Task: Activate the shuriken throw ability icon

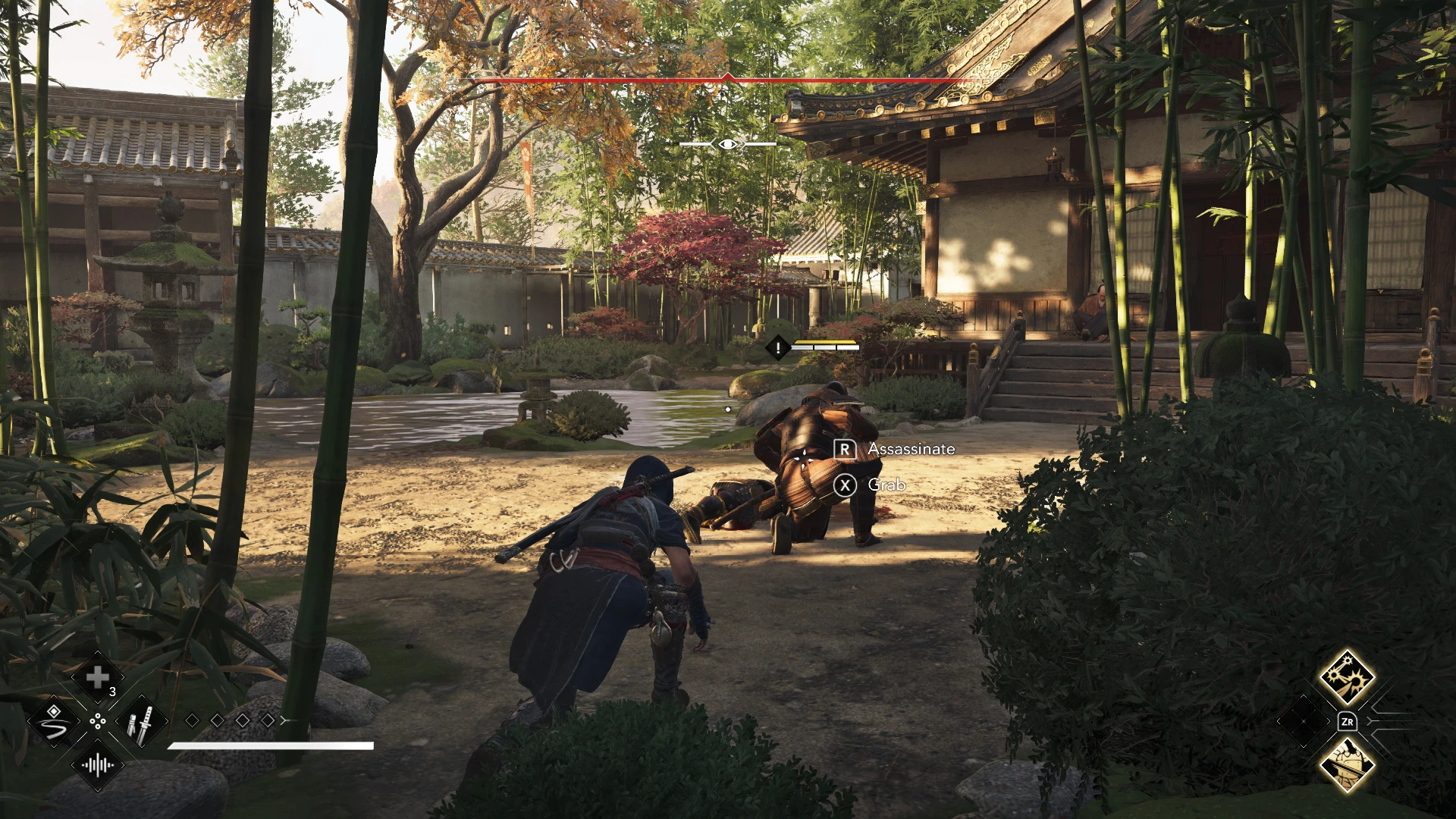Action: coord(1348,679)
